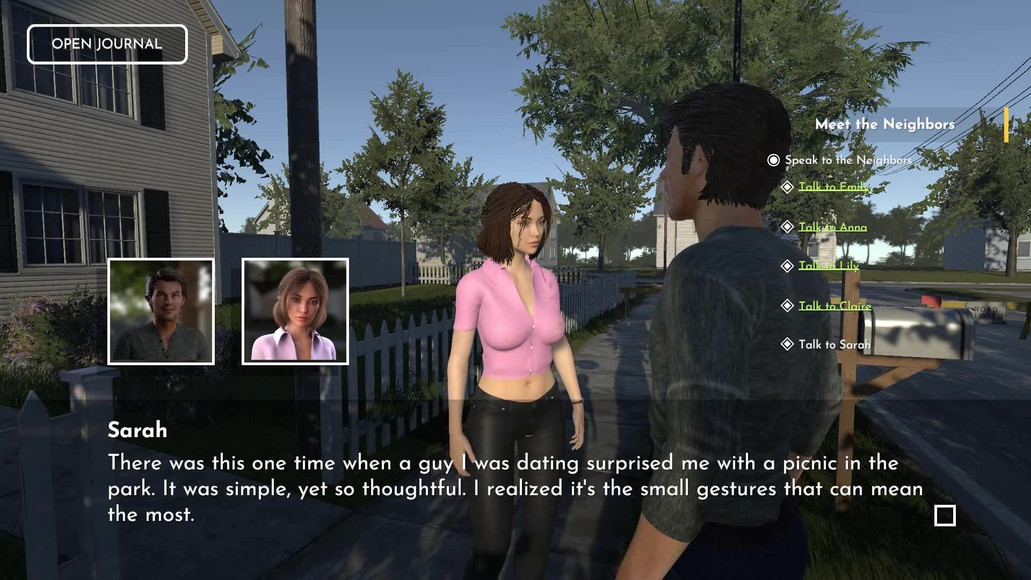Image resolution: width=1031 pixels, height=580 pixels.
Task: Choose the Talk to Lily objective
Action: (828, 266)
